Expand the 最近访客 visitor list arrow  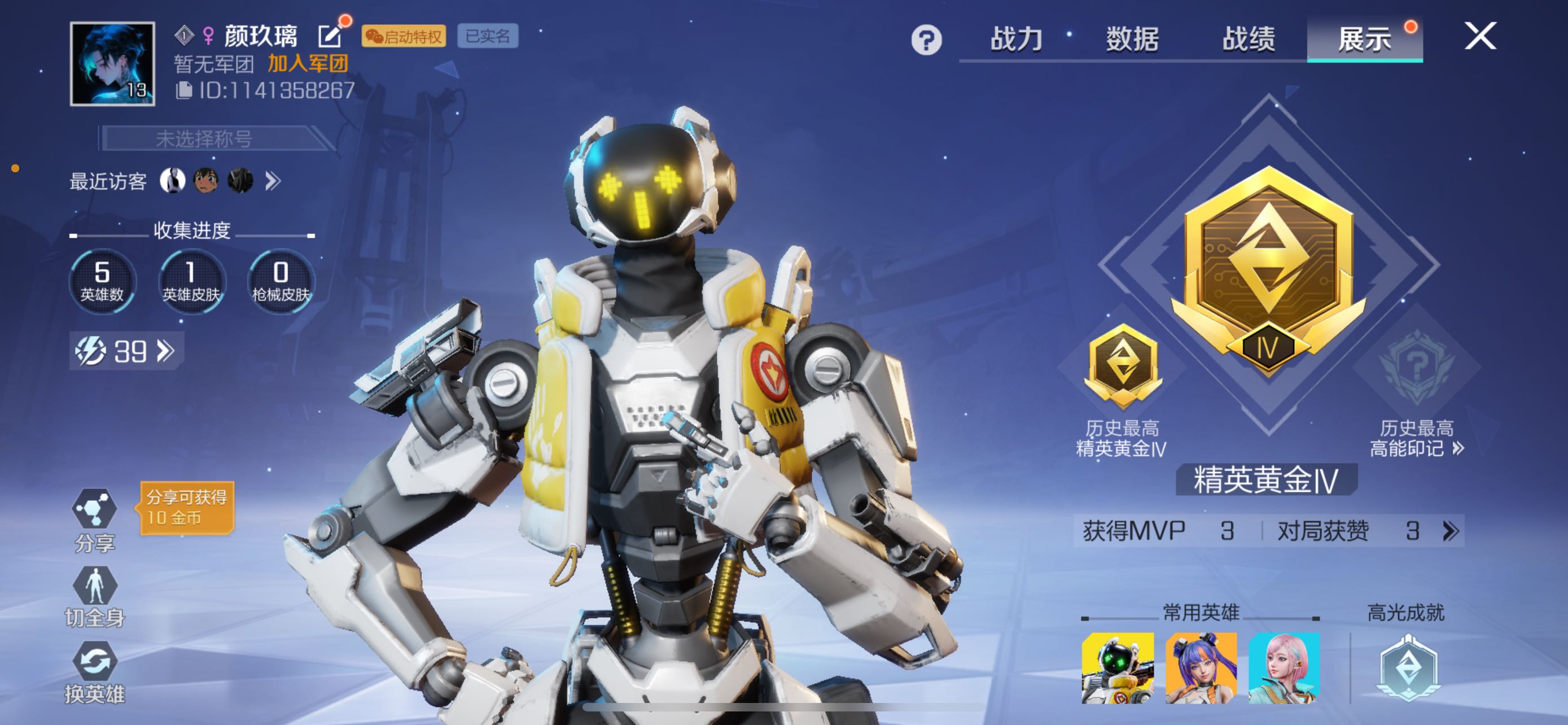273,181
